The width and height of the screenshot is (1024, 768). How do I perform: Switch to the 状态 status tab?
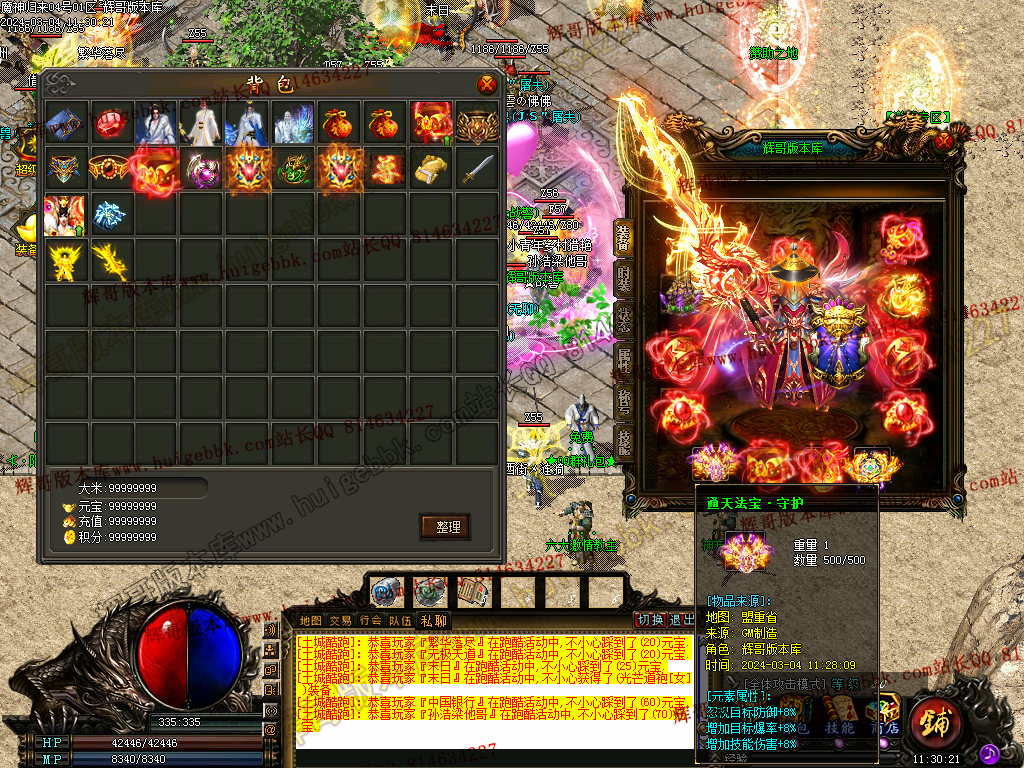point(622,320)
